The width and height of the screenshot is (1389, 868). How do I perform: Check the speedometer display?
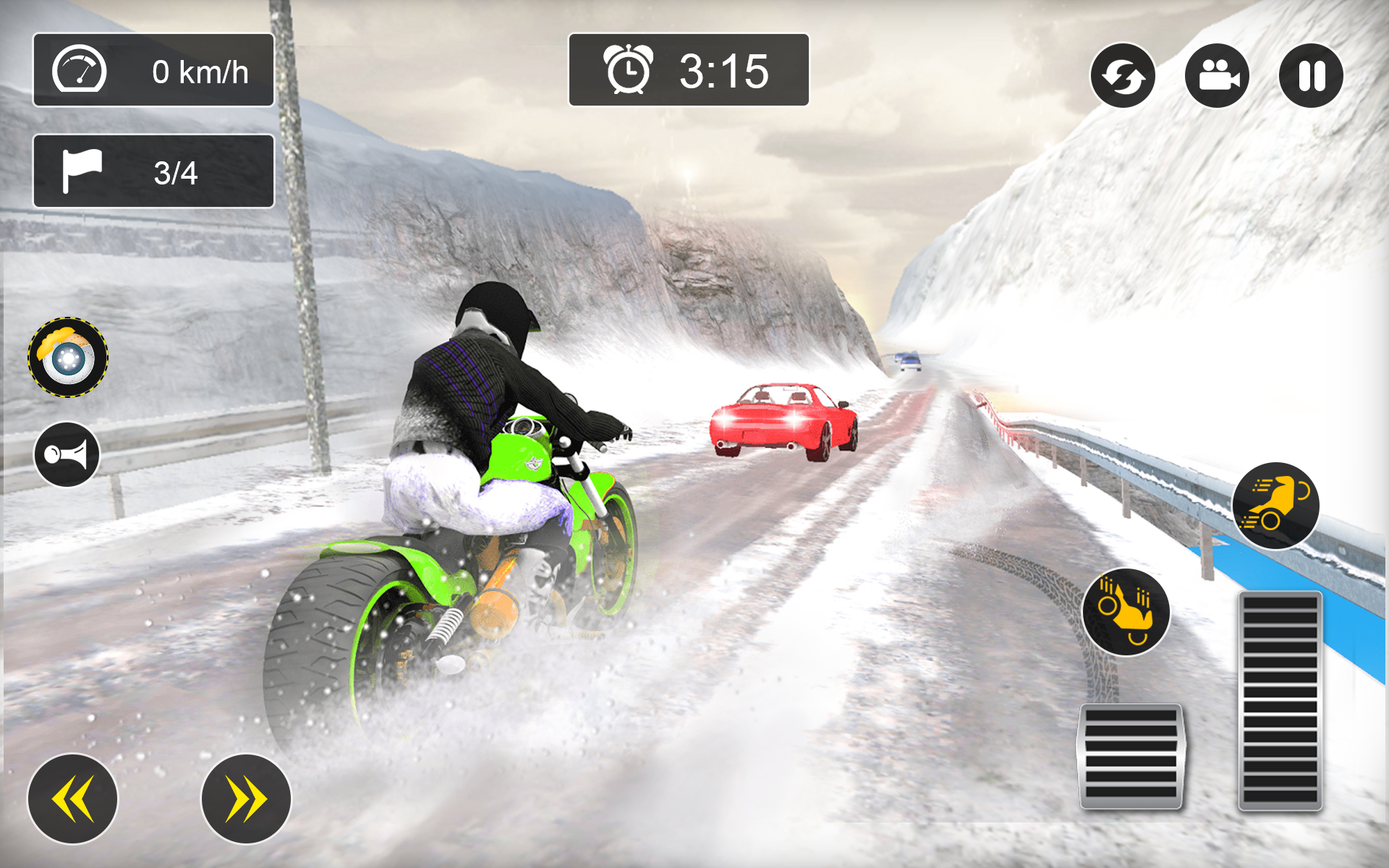click(x=153, y=70)
